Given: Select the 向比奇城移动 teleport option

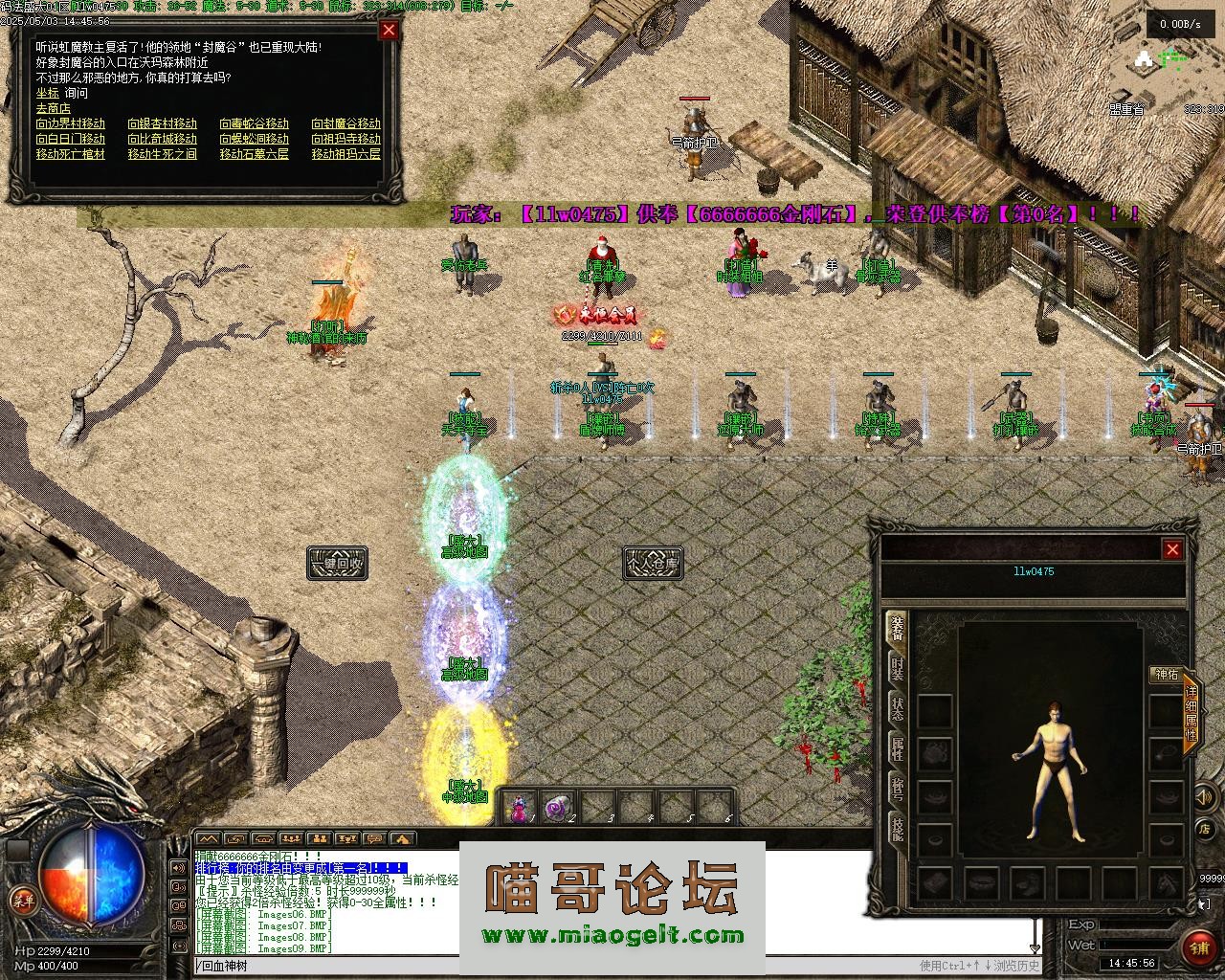Looking at the screenshot, I should pyautogui.click(x=163, y=139).
